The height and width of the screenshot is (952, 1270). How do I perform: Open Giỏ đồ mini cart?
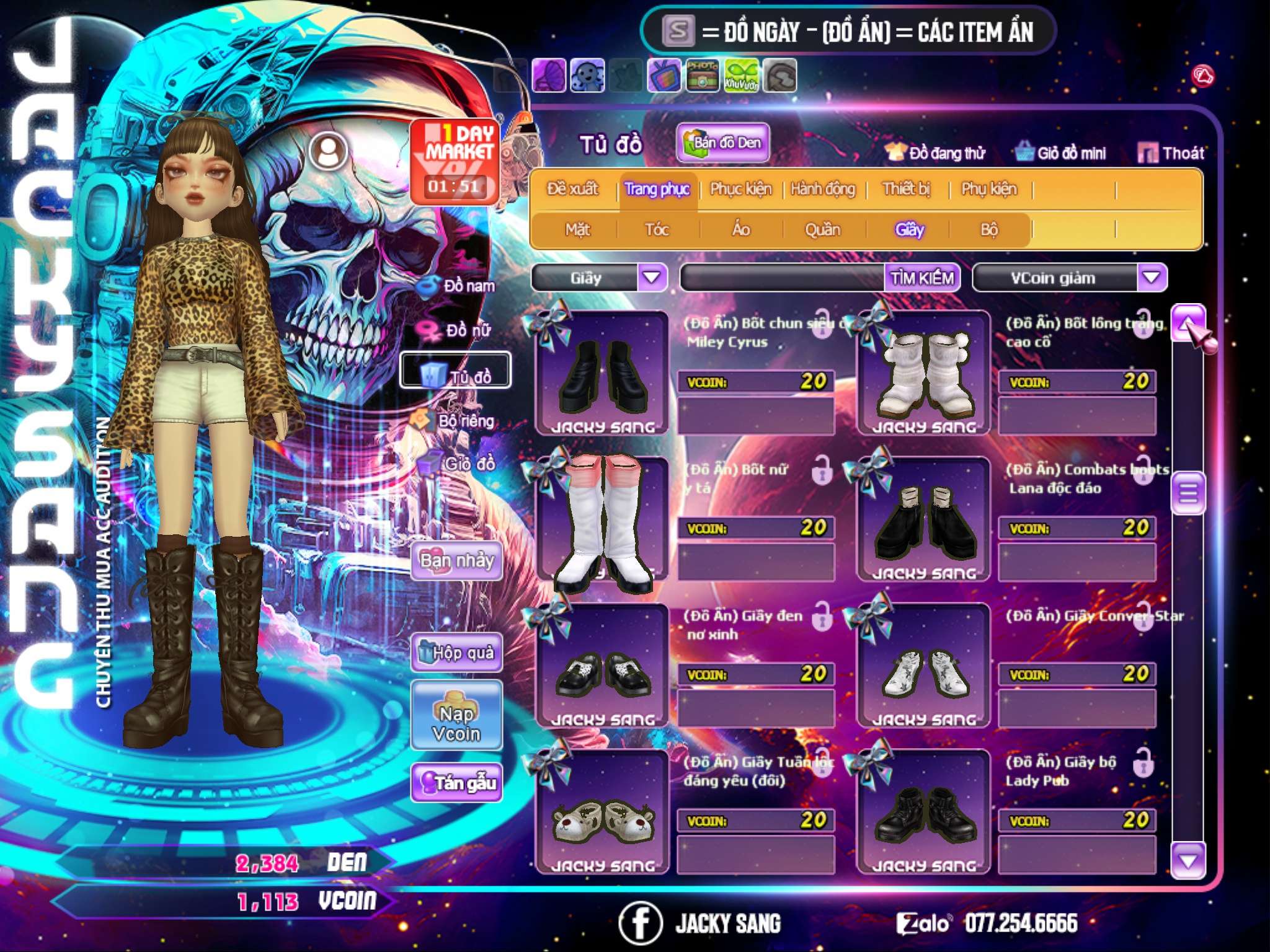[1061, 153]
